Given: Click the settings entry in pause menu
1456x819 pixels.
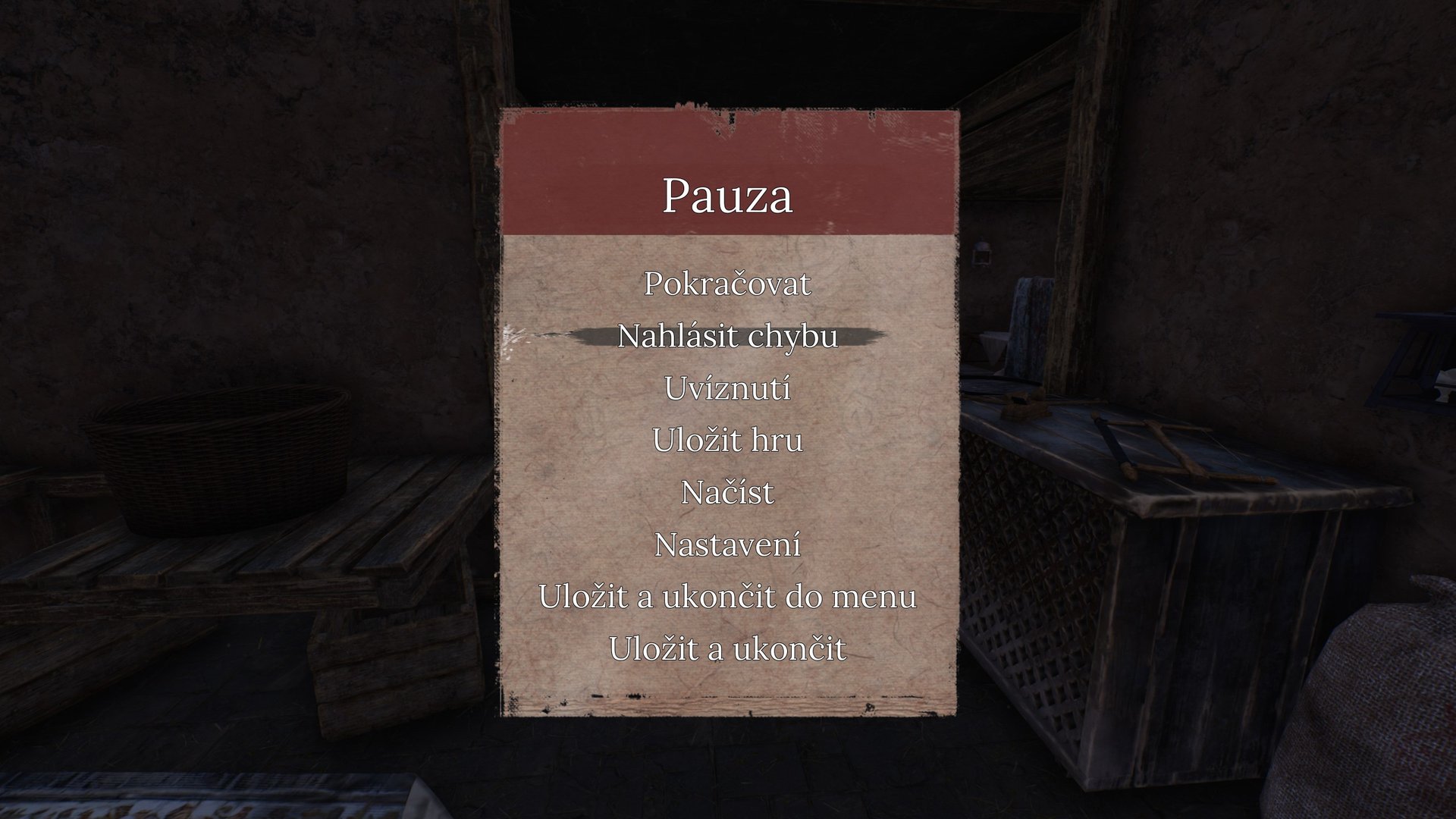Looking at the screenshot, I should click(x=728, y=544).
